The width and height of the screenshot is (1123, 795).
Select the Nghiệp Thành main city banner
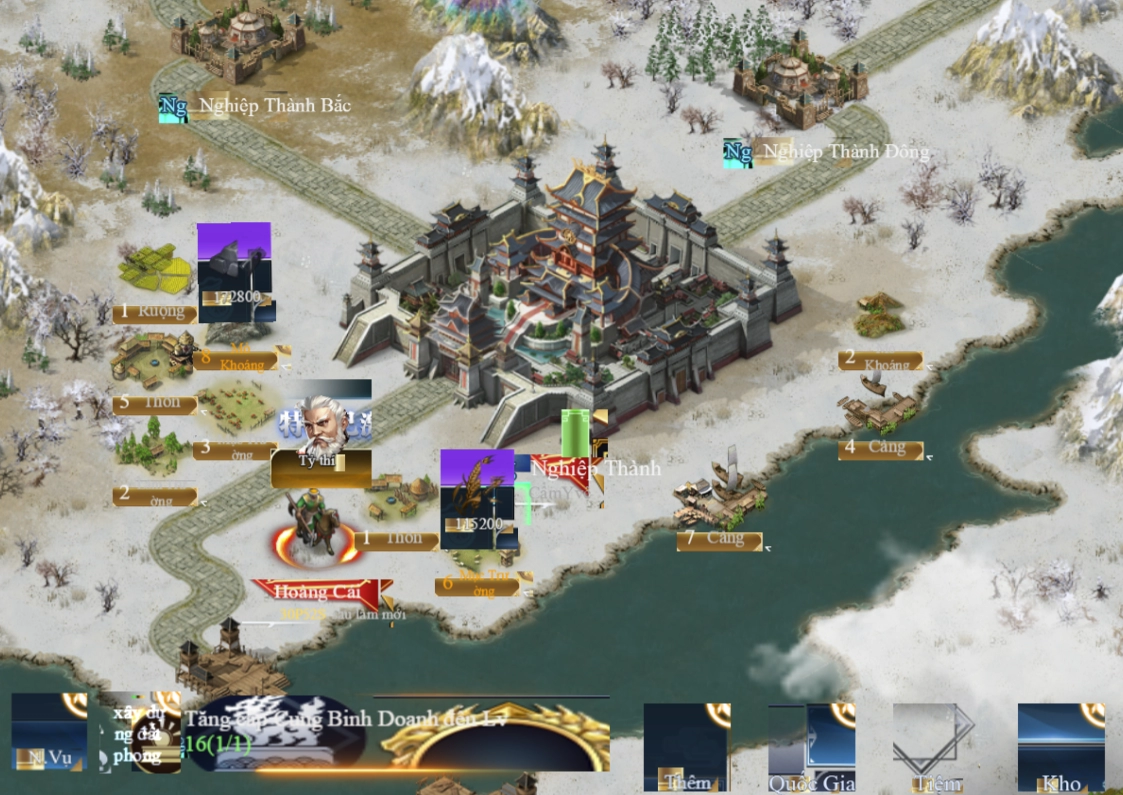595,468
